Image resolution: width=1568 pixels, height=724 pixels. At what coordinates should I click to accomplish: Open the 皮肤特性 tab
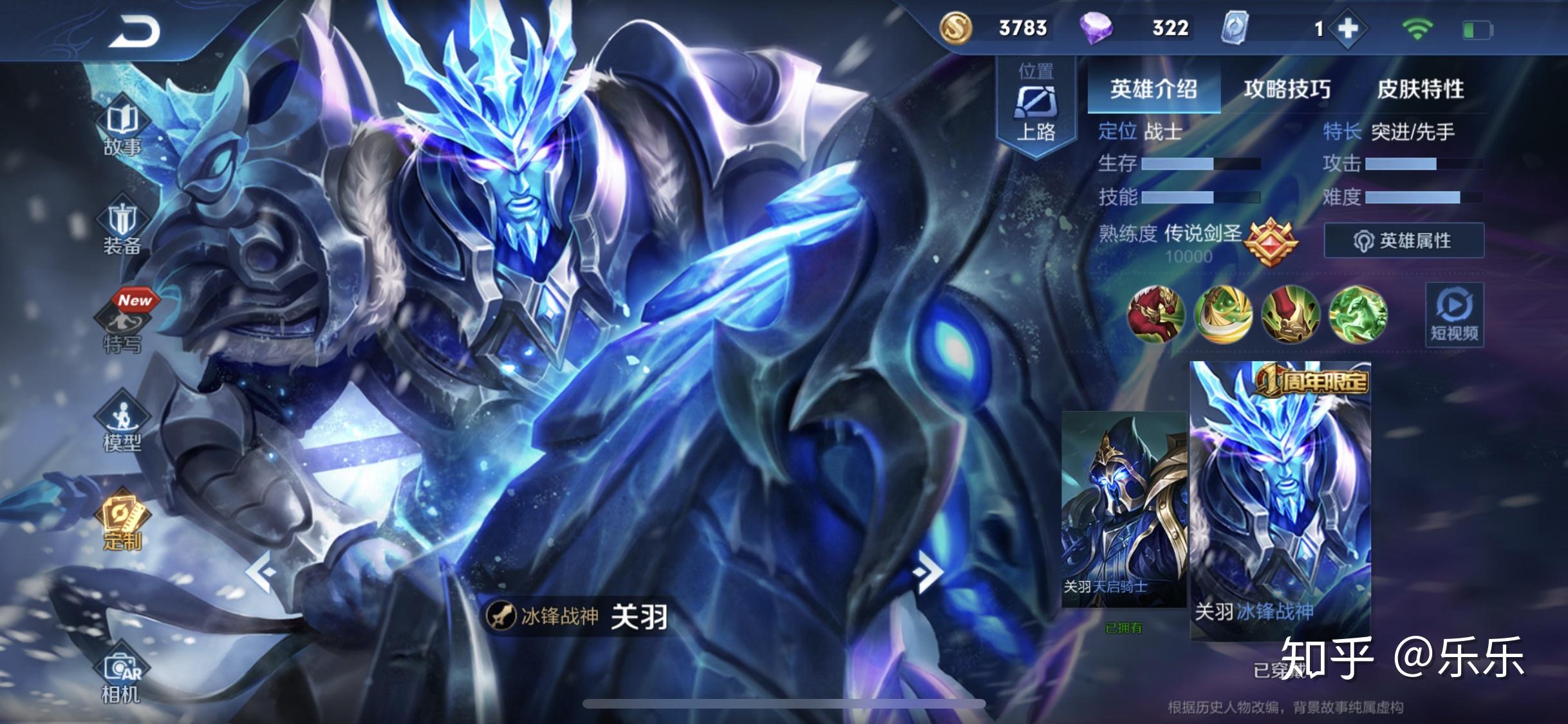point(1420,89)
